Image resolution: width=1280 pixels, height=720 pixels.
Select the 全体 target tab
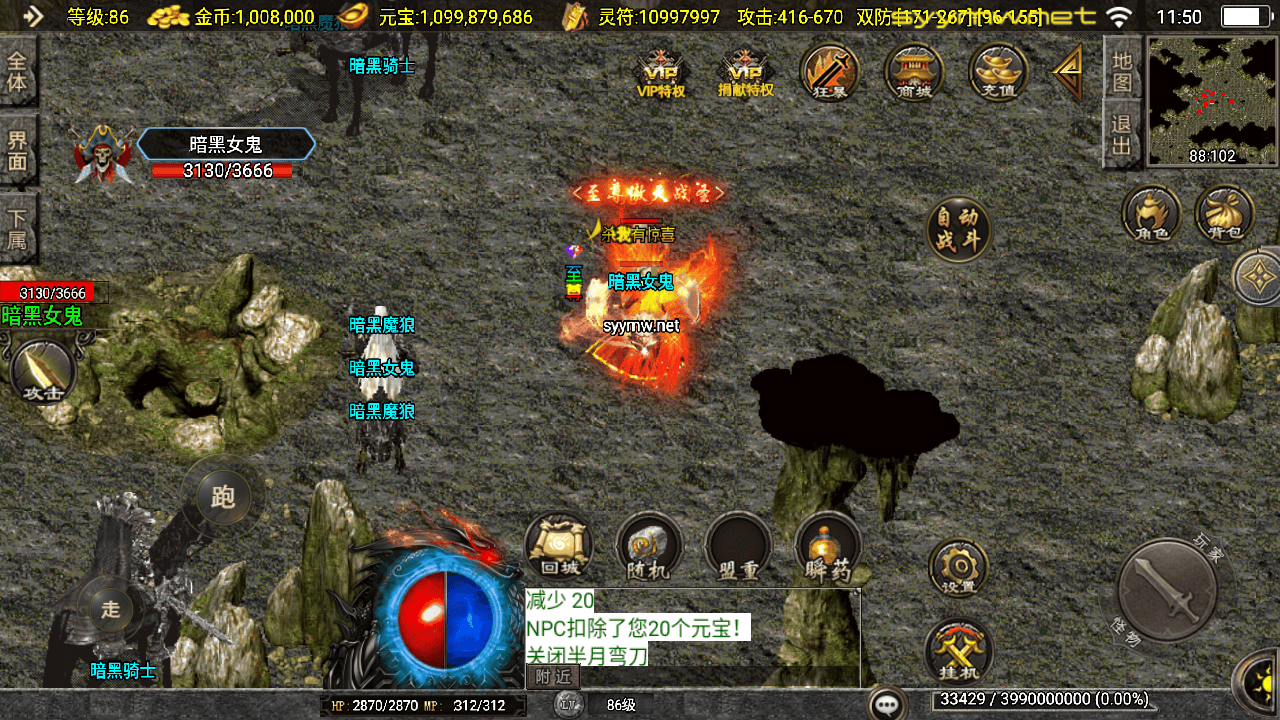[x=18, y=70]
